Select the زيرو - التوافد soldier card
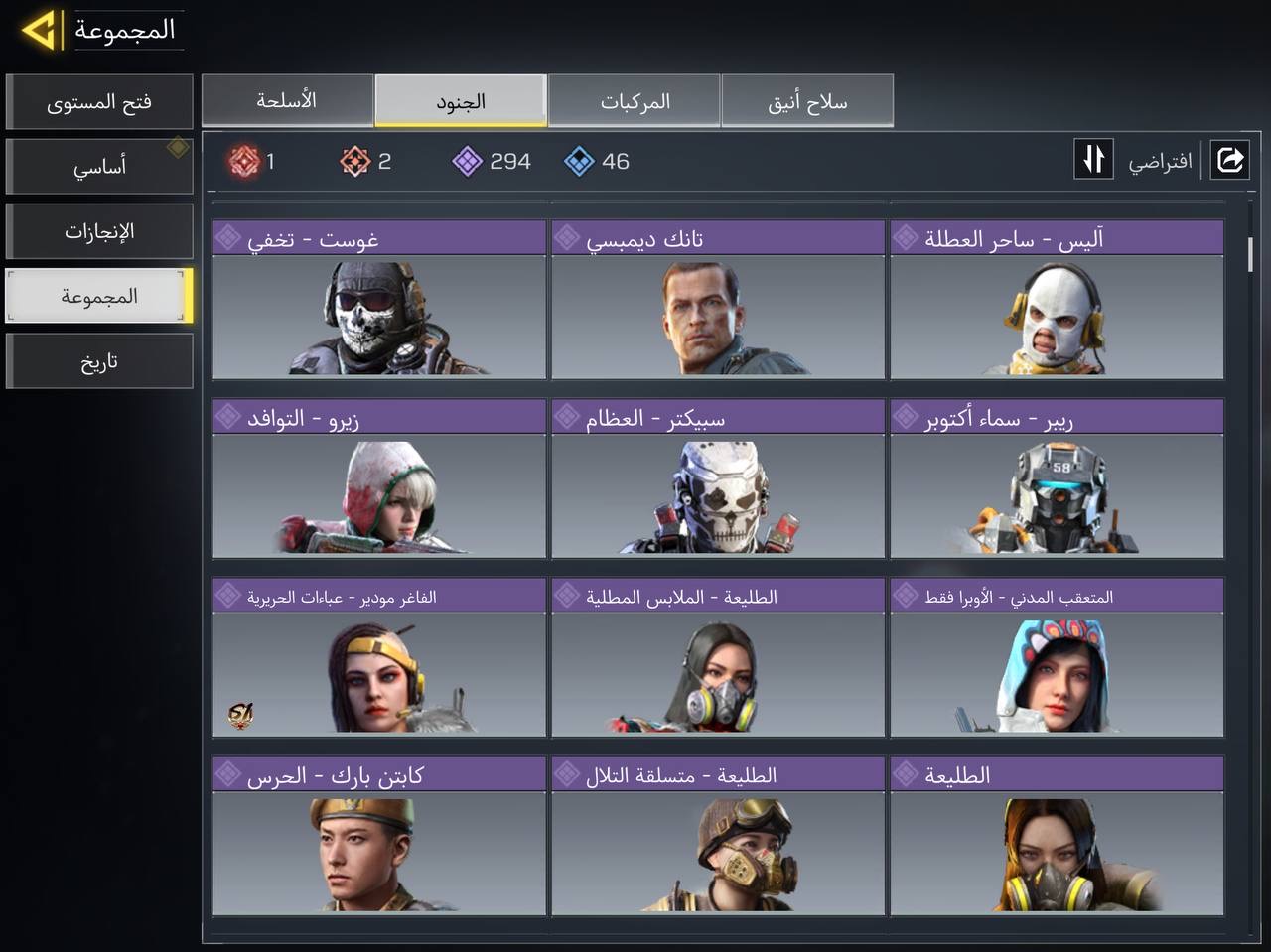This screenshot has width=1271, height=952. click(x=379, y=478)
